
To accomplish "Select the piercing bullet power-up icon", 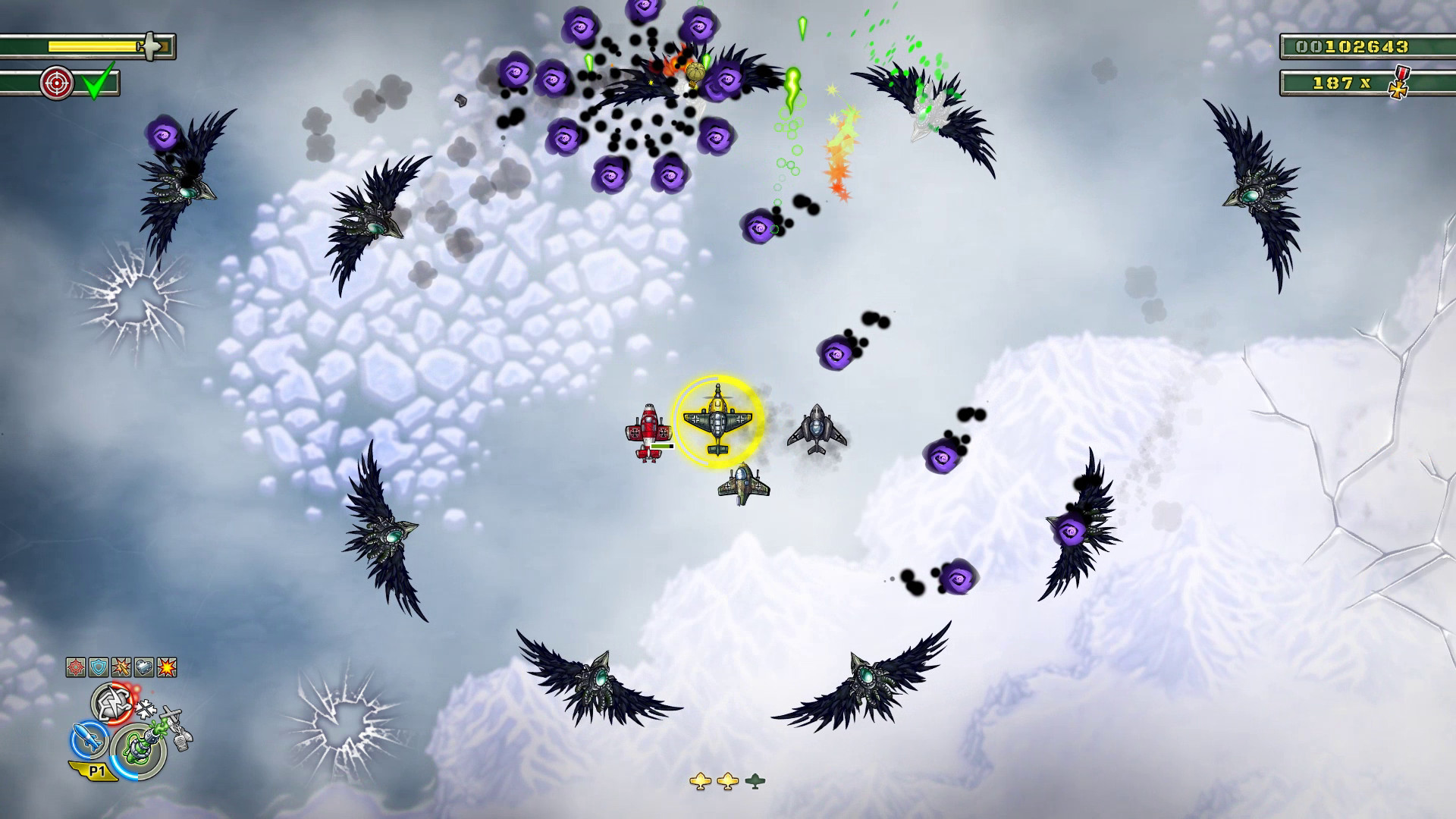I will pyautogui.click(x=121, y=667).
